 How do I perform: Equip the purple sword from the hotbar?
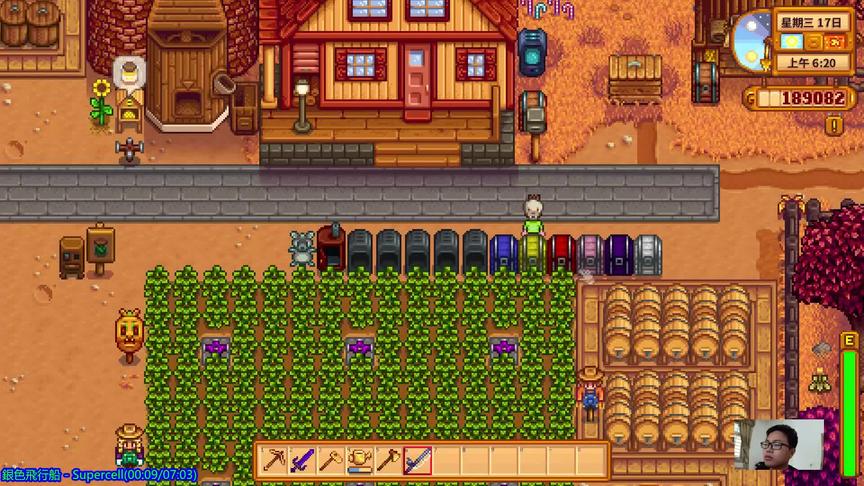[x=302, y=461]
